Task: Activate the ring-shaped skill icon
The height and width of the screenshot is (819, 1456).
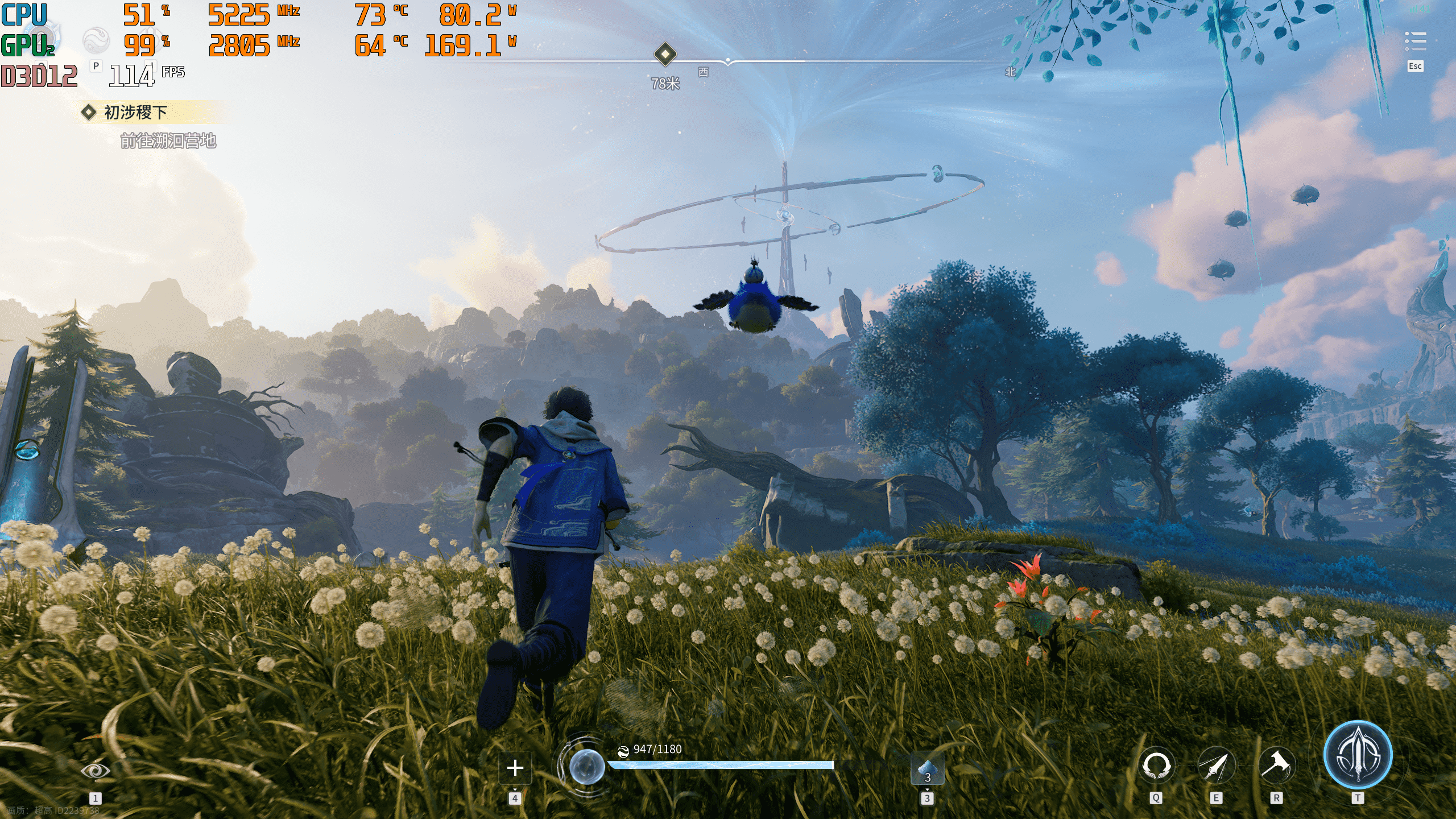Action: [x=1156, y=766]
